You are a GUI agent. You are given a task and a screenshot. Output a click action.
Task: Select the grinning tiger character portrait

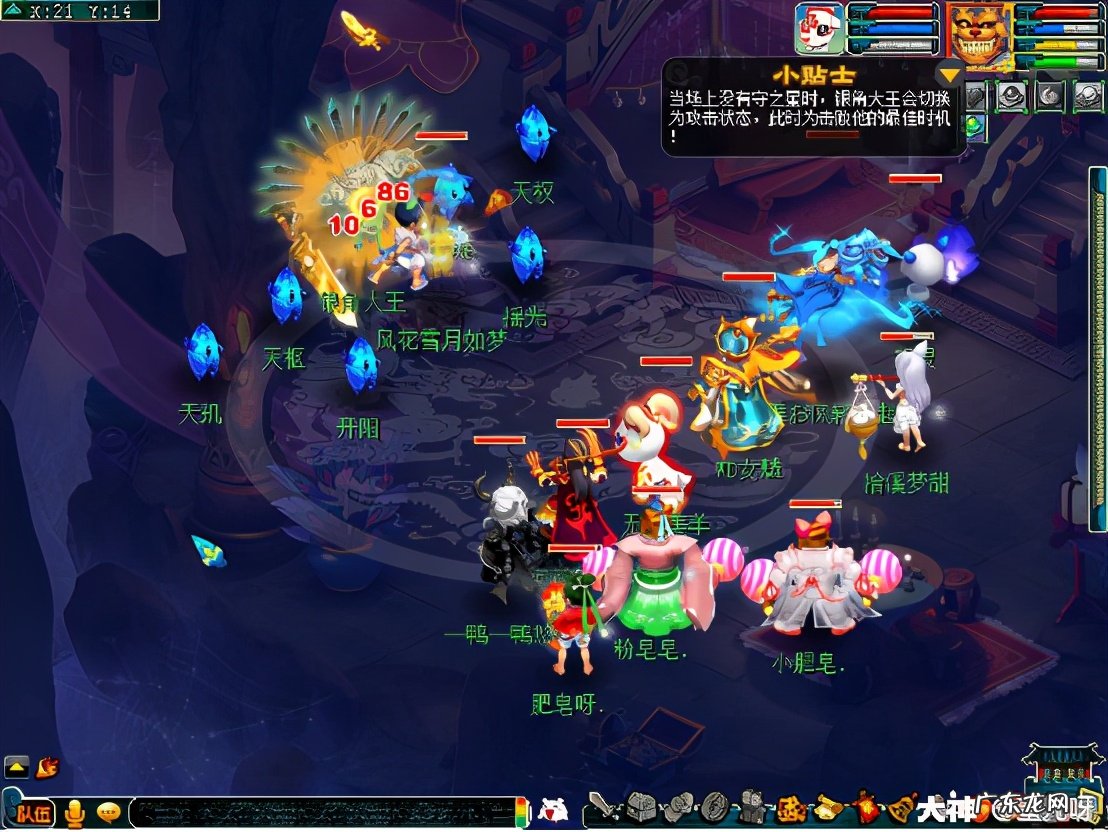point(979,34)
